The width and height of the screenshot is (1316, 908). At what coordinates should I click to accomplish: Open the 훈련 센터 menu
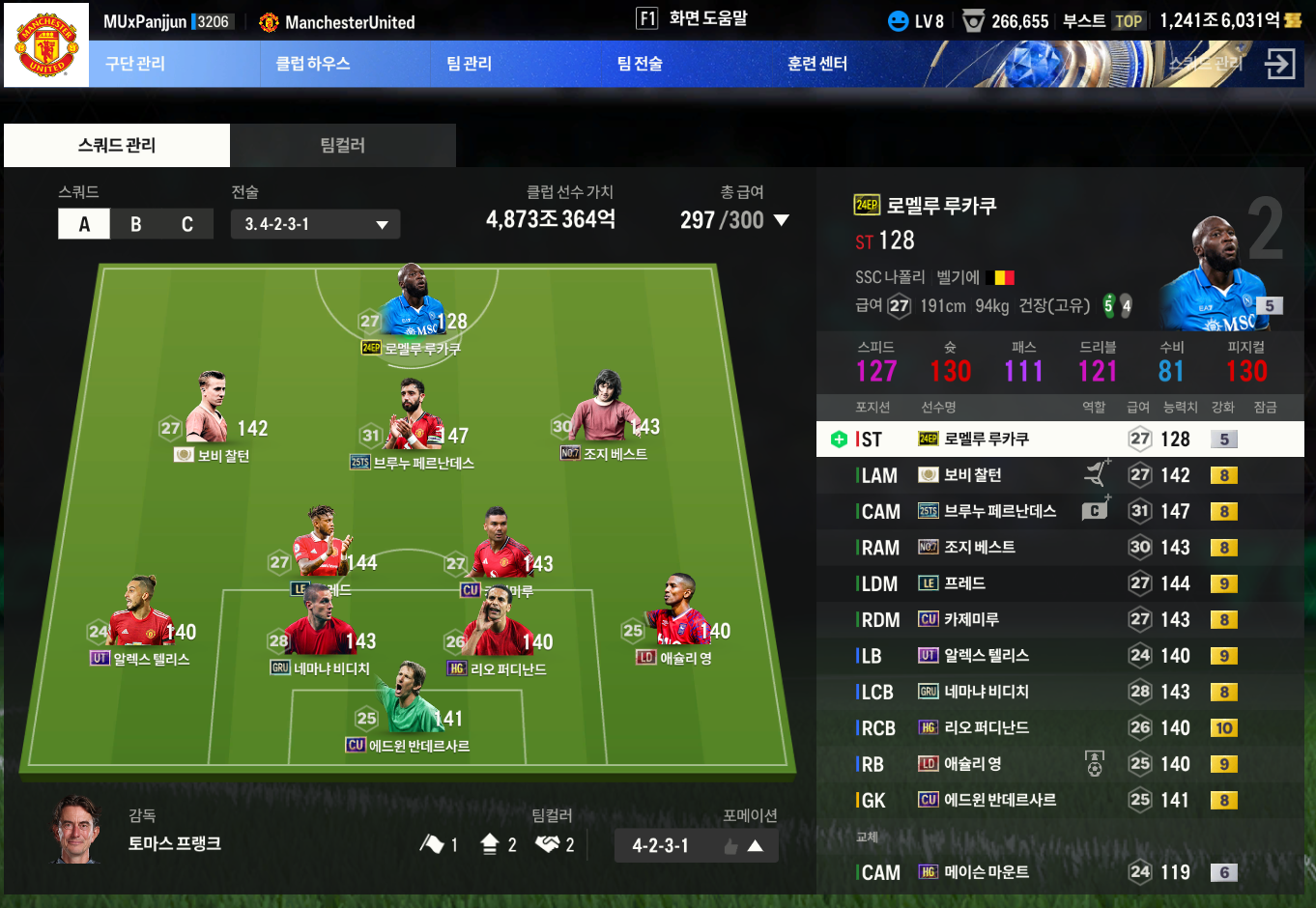point(817,64)
